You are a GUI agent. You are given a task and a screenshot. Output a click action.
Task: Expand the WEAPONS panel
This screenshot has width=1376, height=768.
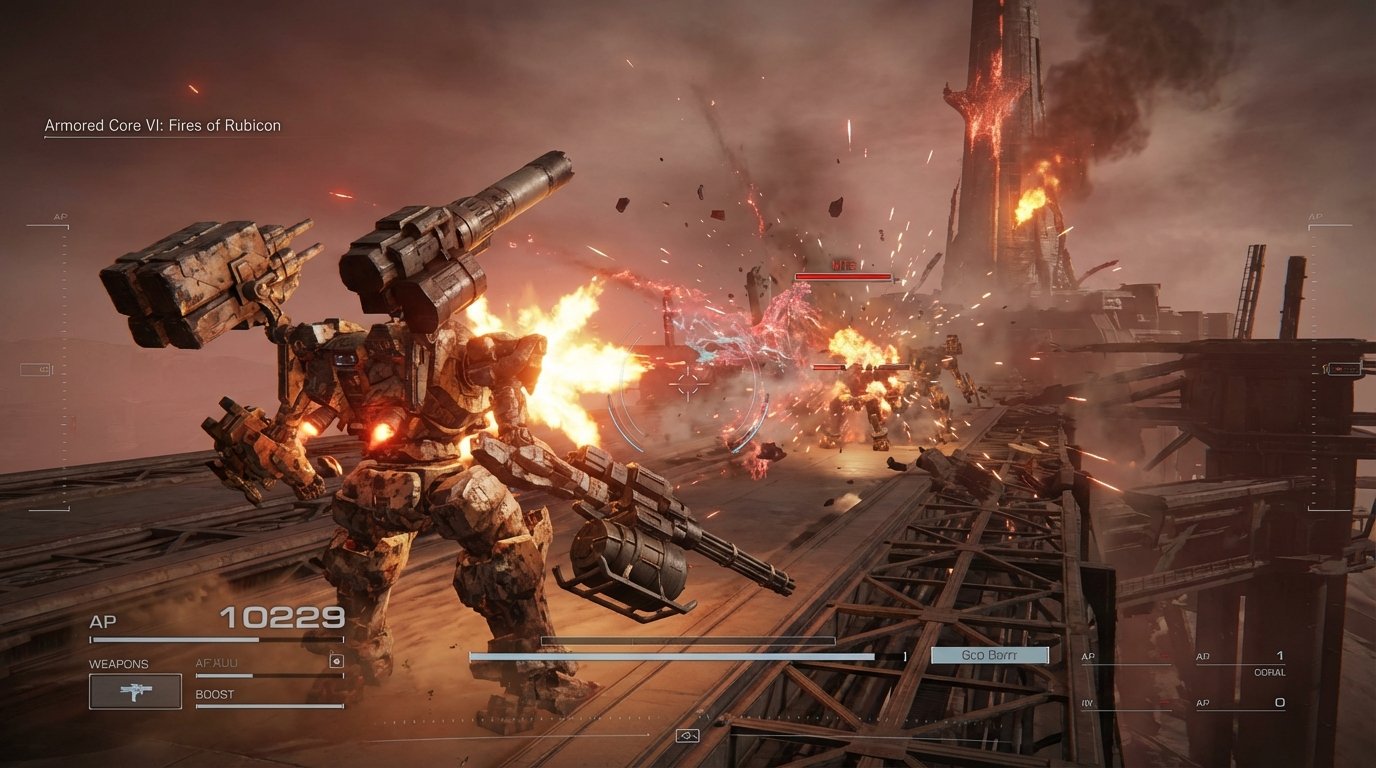tap(117, 663)
